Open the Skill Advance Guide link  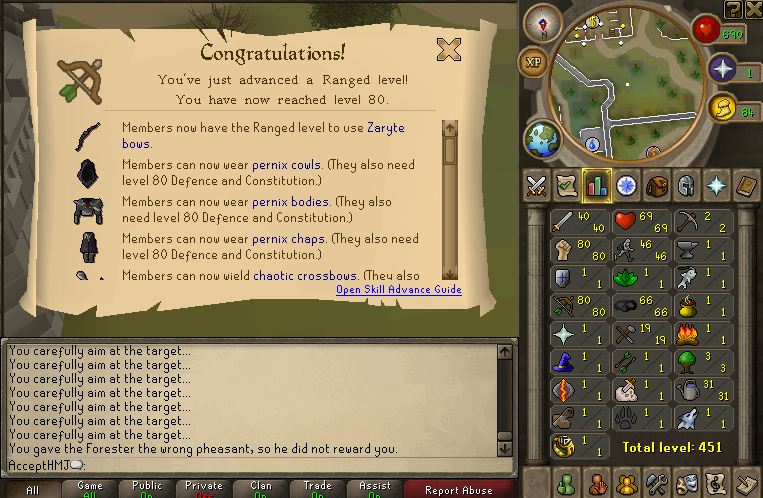click(x=398, y=290)
